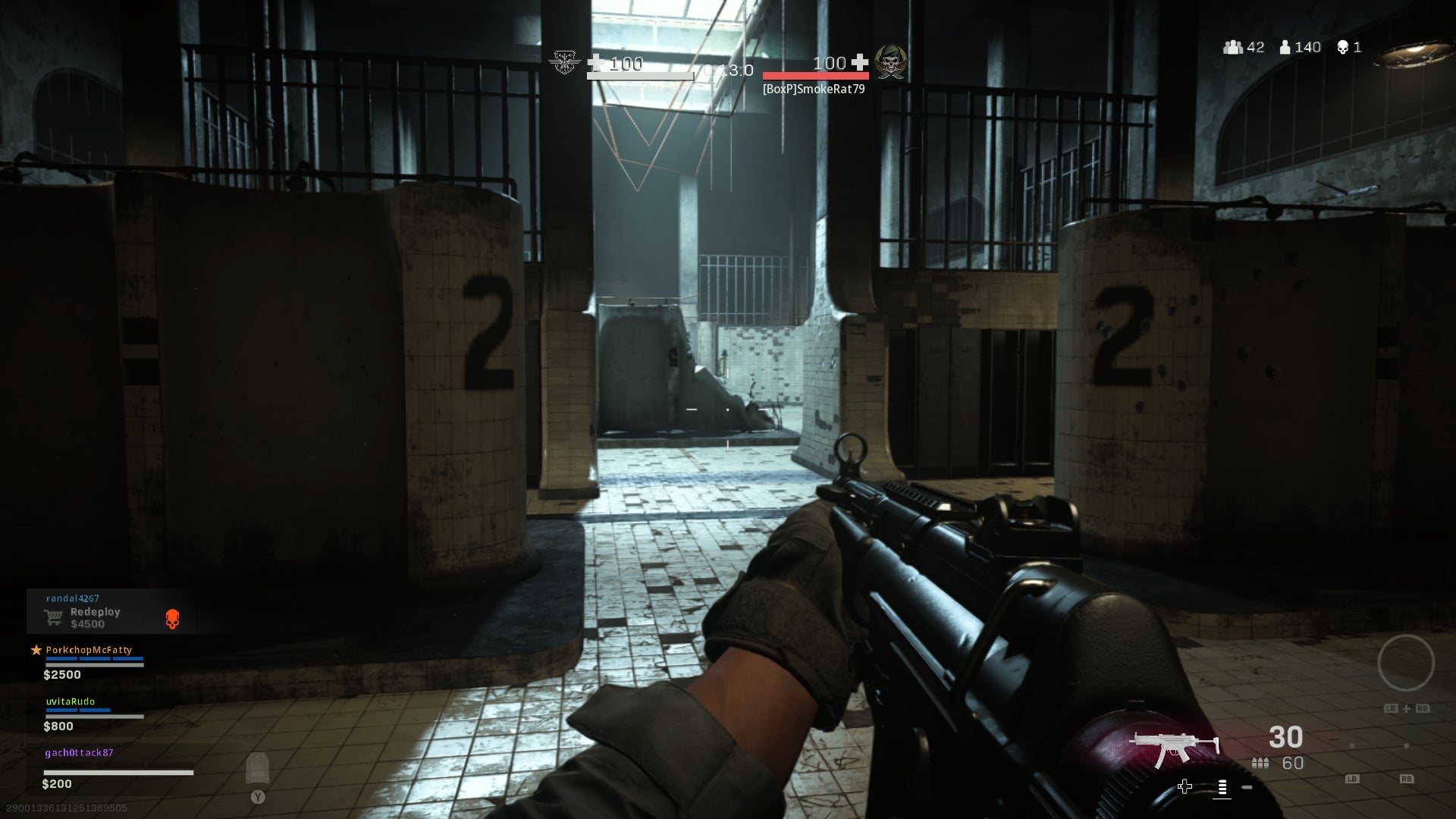Click the left player's winged emblem
The image size is (1456, 819).
click(x=565, y=62)
